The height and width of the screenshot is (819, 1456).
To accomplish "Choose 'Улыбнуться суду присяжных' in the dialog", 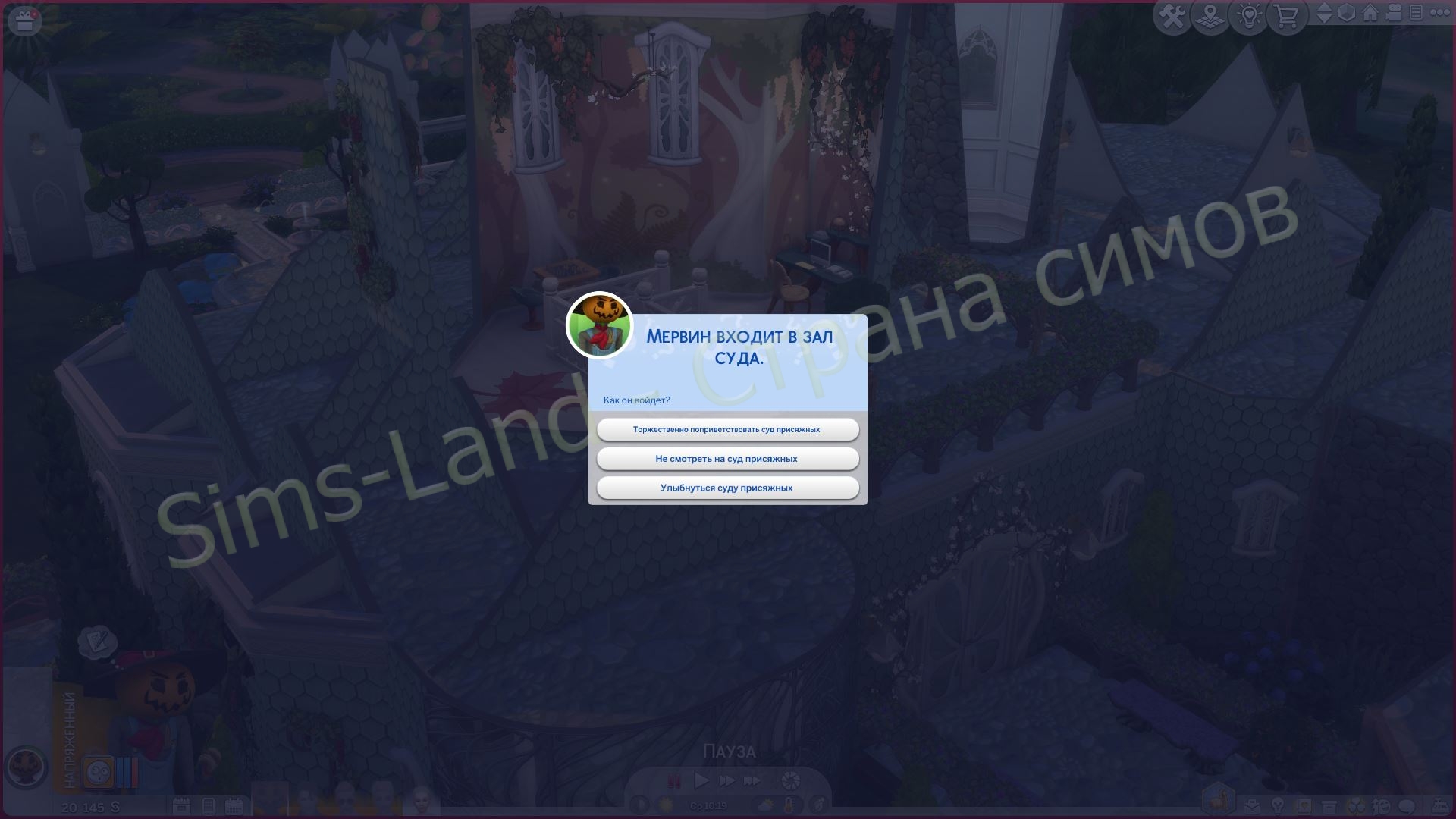I will (x=727, y=488).
